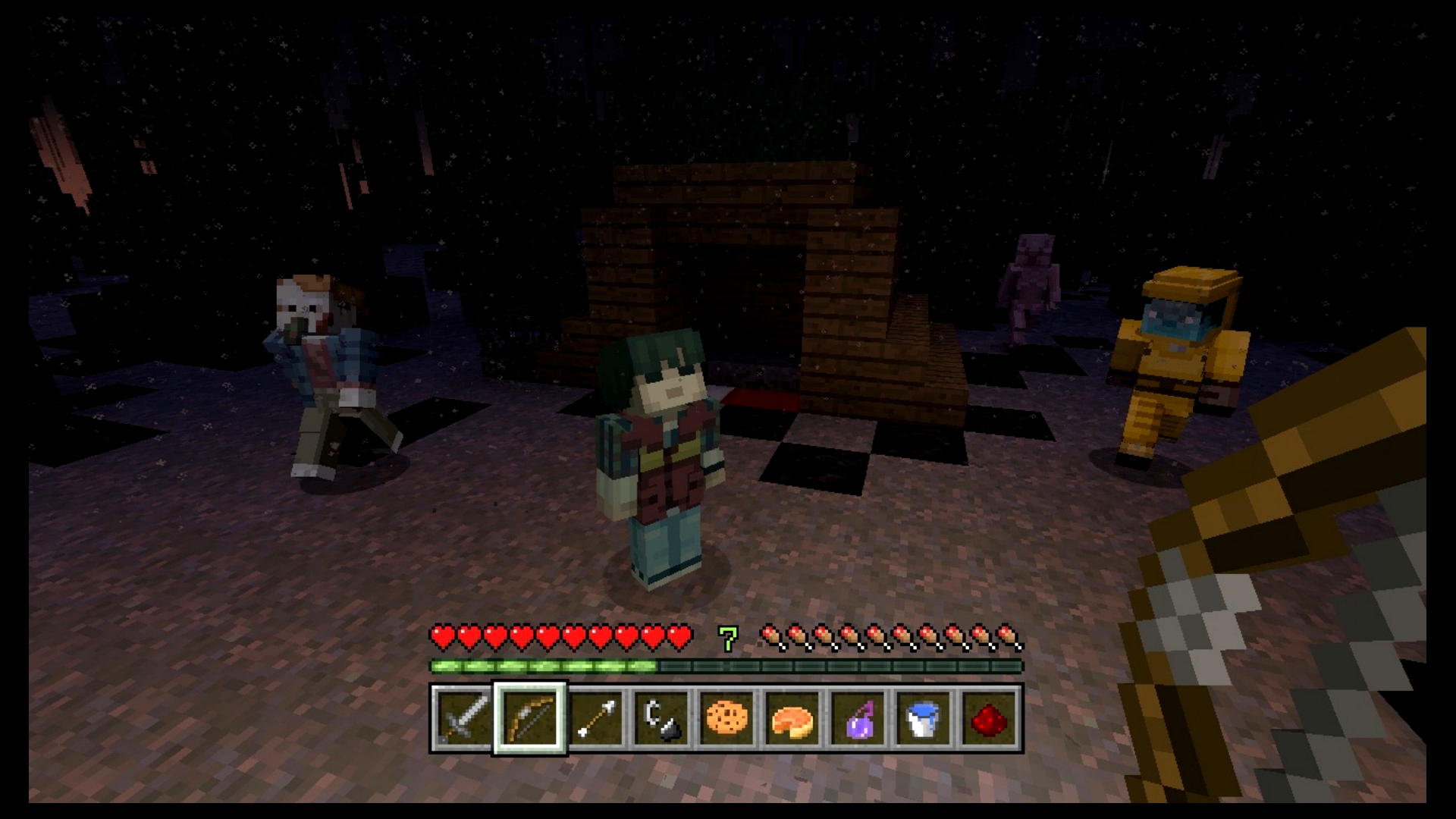The width and height of the screenshot is (1456, 819).
Task: Pick the flint and steel slot
Action: click(661, 717)
